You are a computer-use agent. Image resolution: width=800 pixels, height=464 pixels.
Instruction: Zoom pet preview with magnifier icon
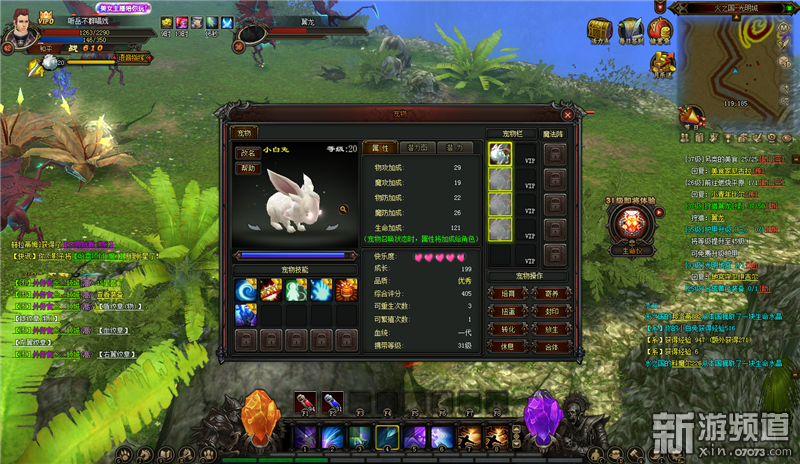344,209
